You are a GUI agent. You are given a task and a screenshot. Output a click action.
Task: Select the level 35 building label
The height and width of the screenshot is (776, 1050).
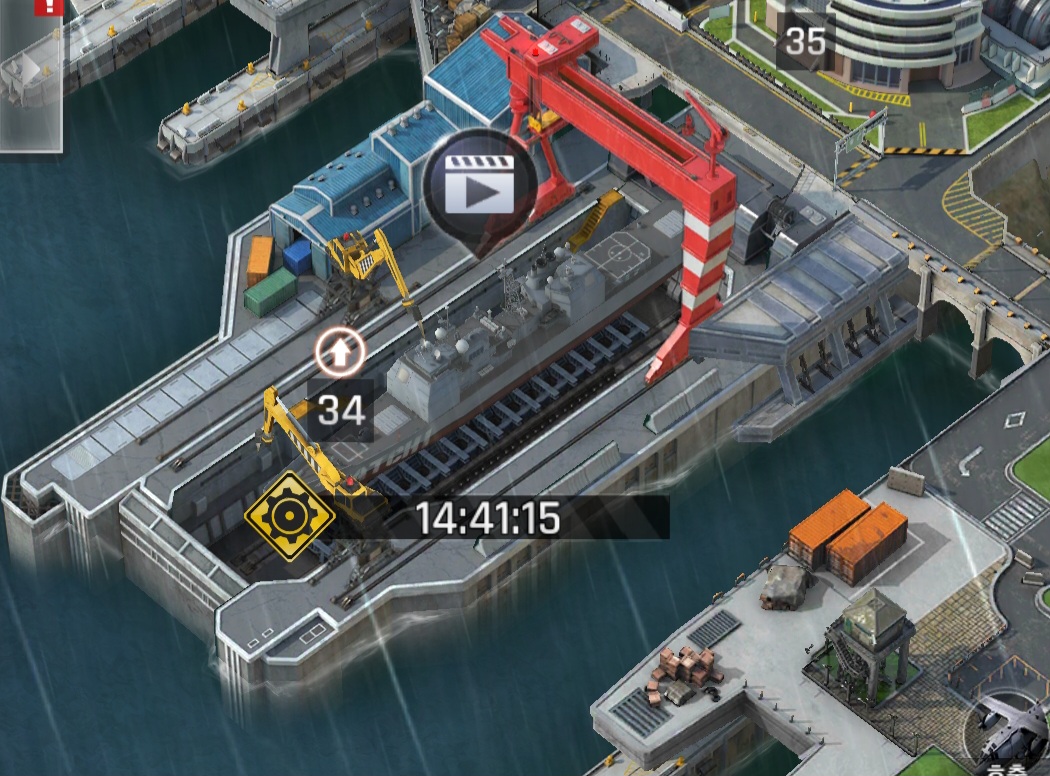(x=806, y=42)
